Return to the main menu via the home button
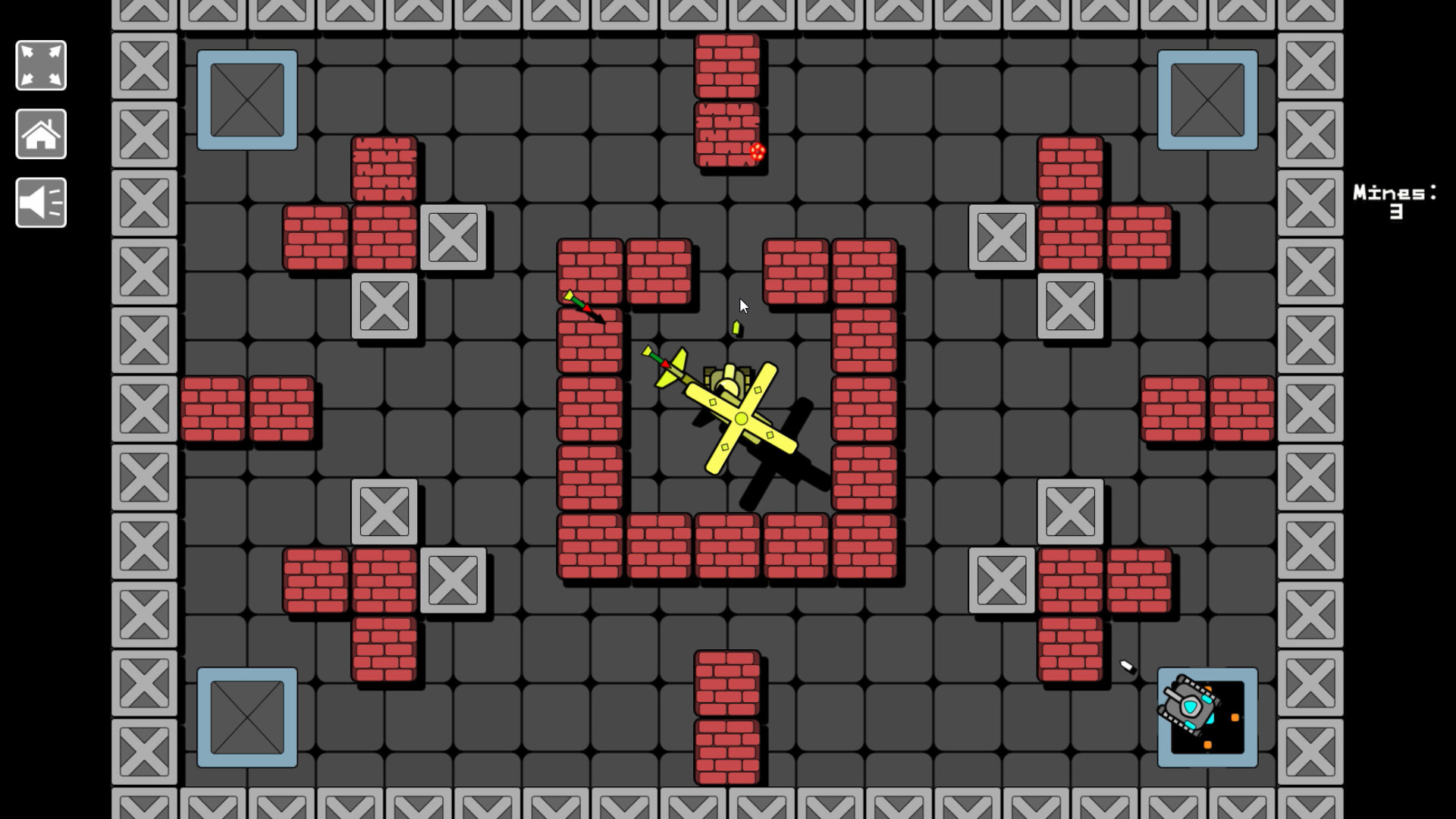 click(x=40, y=133)
